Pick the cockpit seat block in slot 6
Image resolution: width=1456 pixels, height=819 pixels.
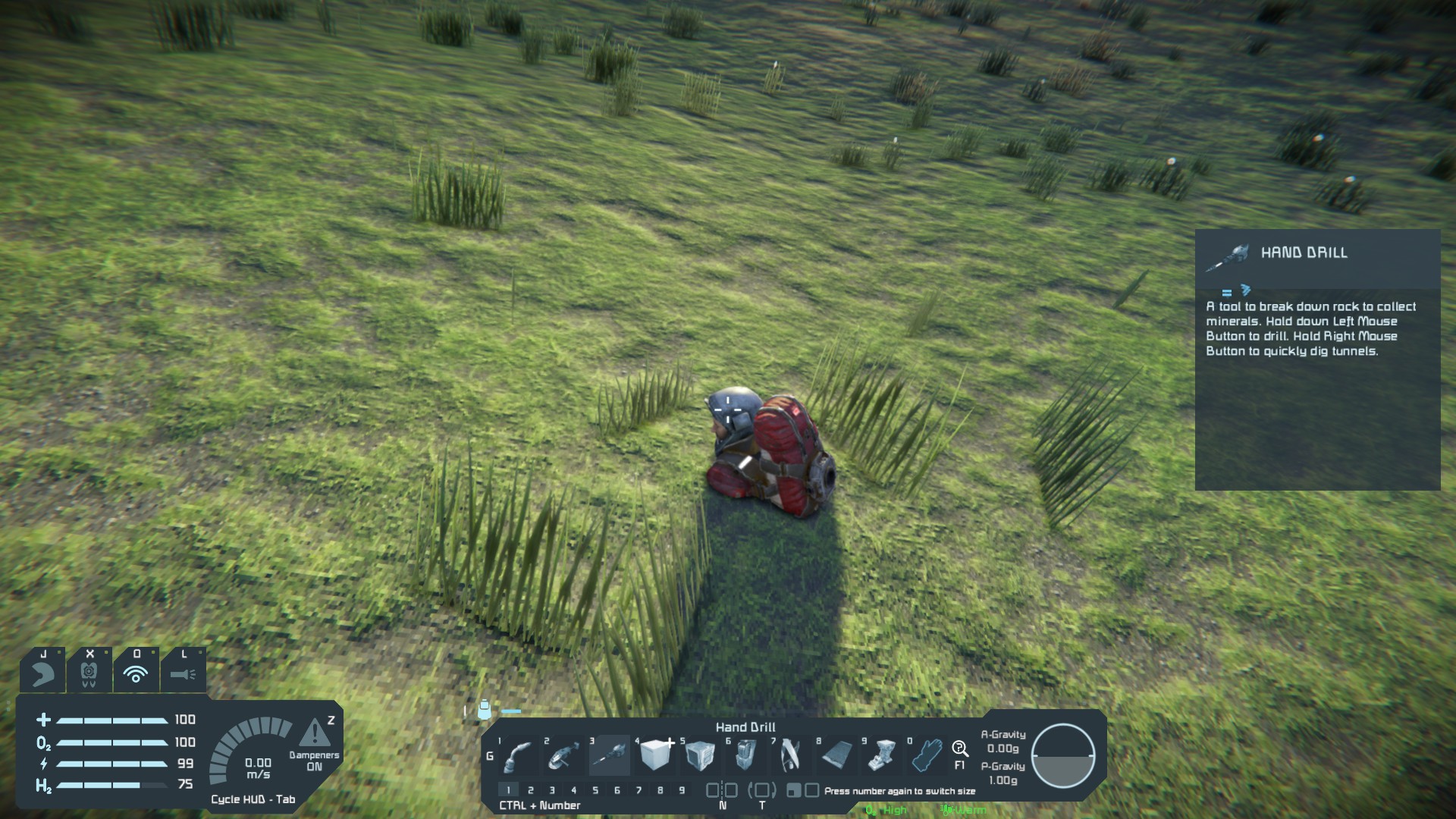point(745,755)
